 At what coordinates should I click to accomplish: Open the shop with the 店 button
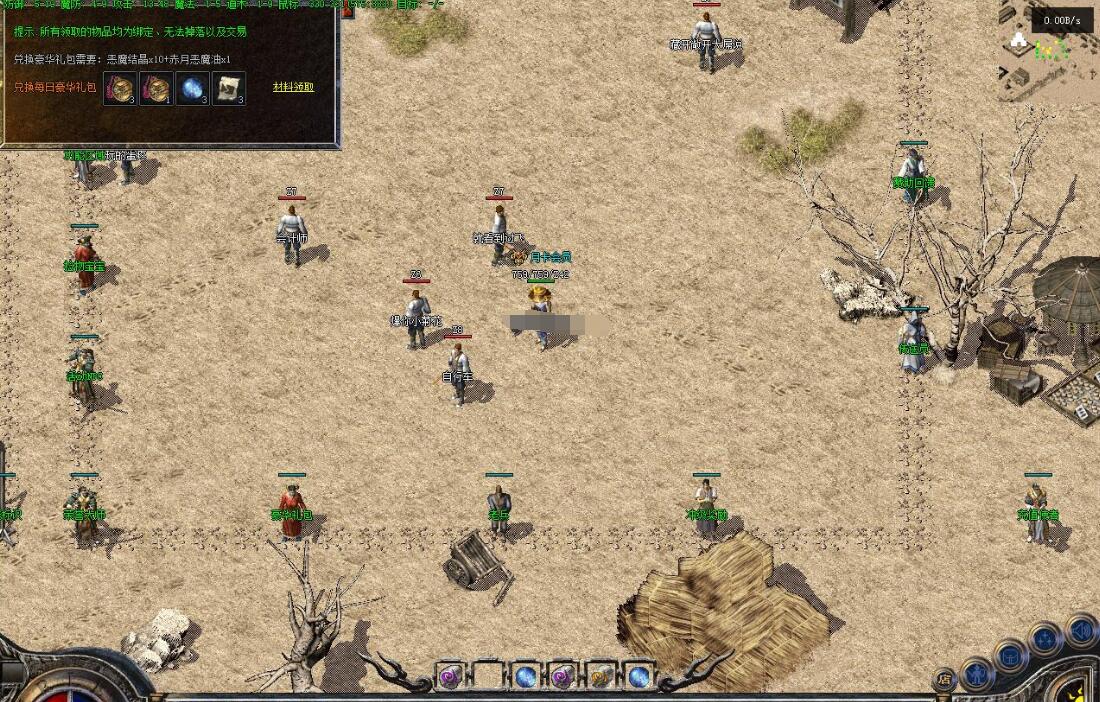[944, 679]
